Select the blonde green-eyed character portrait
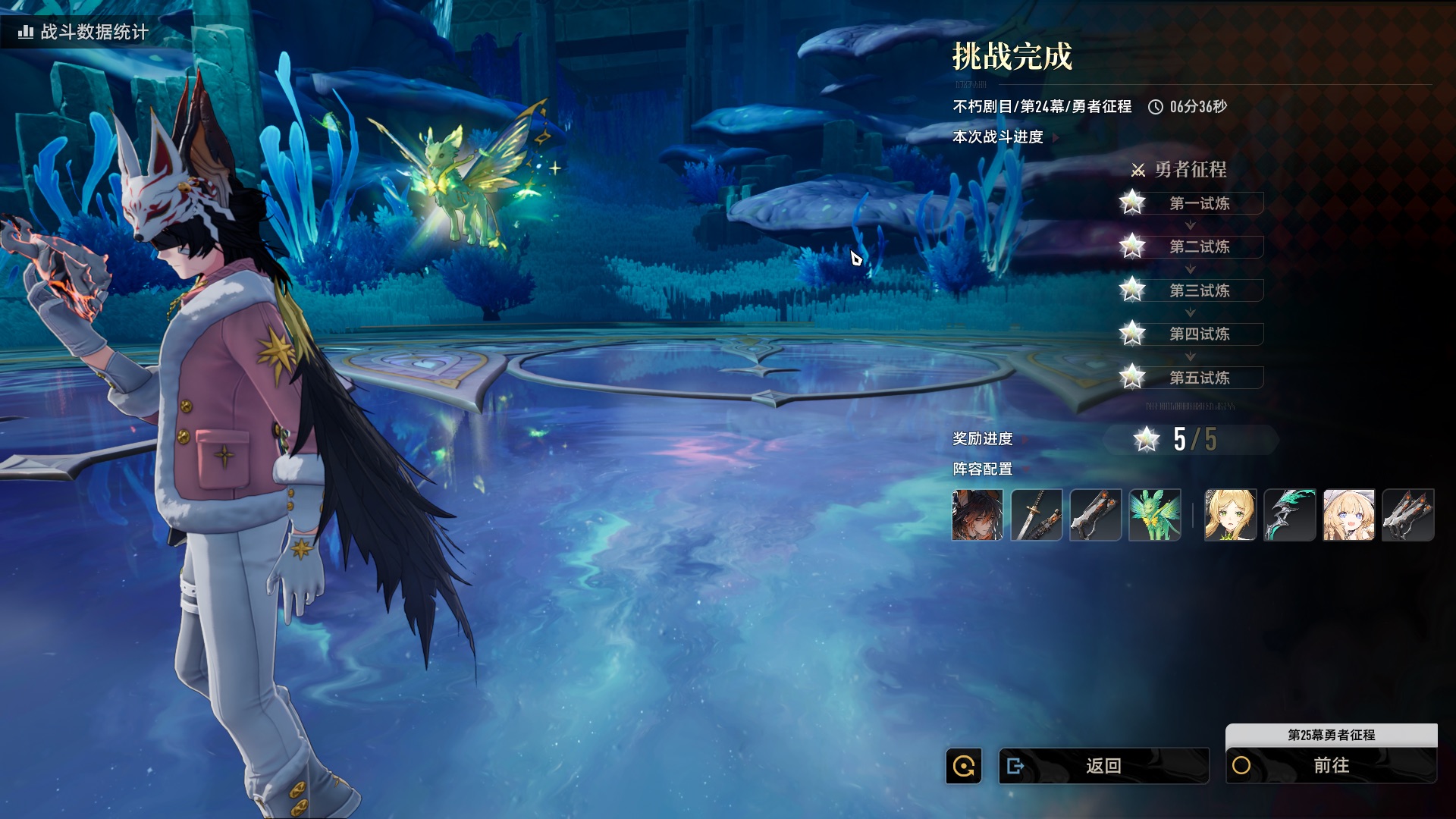 coord(1230,515)
